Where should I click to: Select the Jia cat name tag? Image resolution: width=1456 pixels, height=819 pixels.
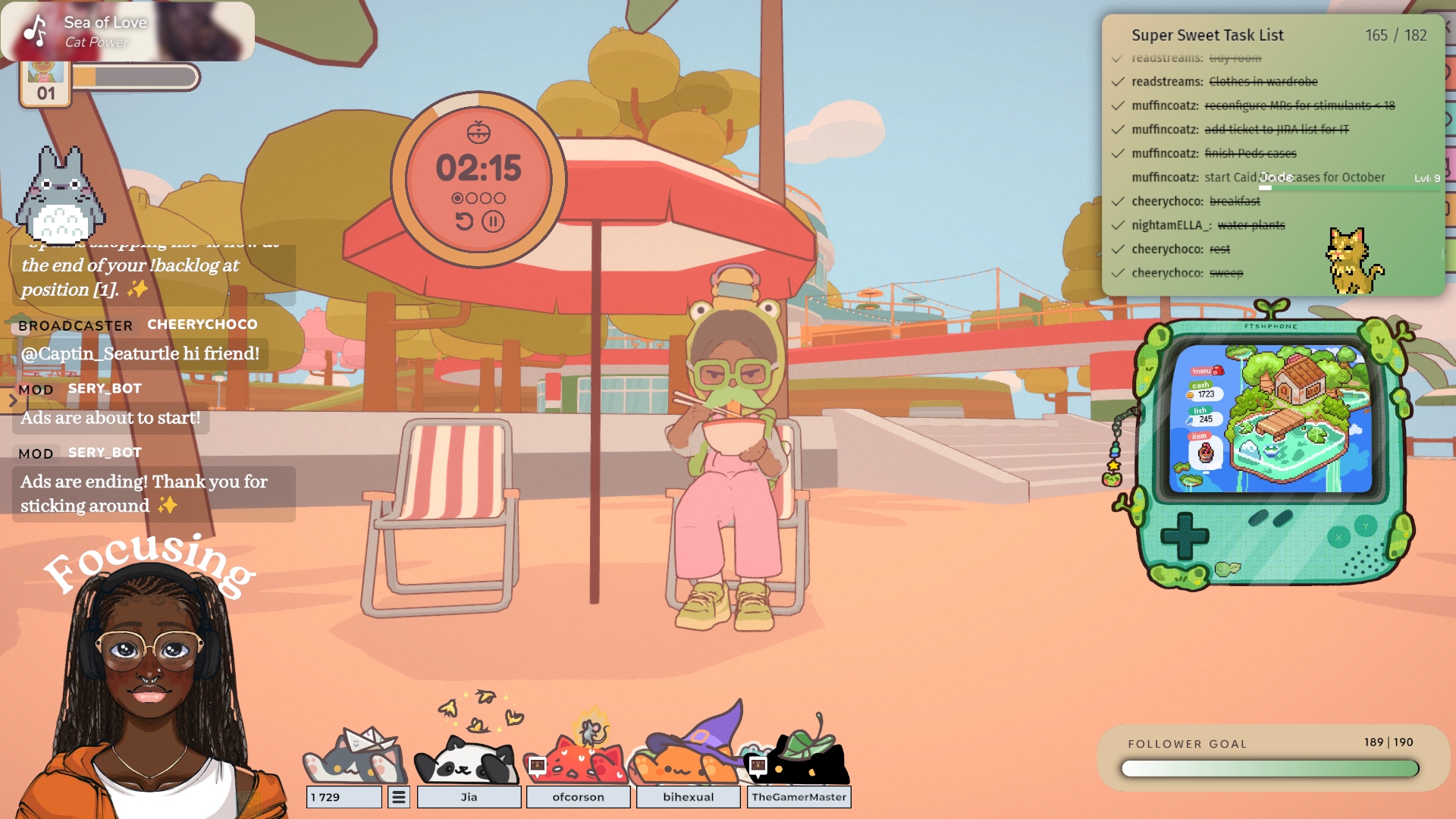point(469,797)
